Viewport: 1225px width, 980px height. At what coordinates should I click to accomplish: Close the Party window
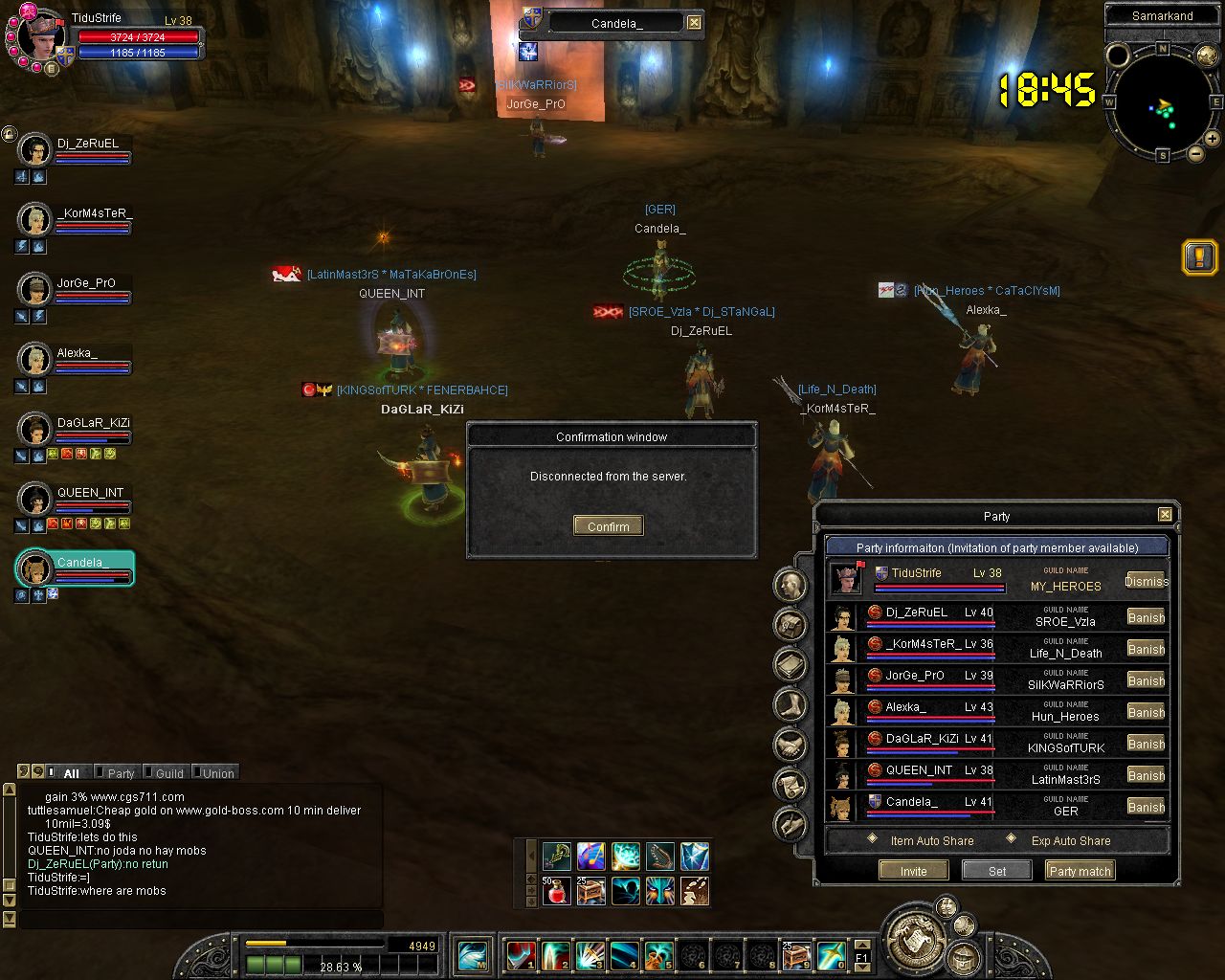[1165, 515]
